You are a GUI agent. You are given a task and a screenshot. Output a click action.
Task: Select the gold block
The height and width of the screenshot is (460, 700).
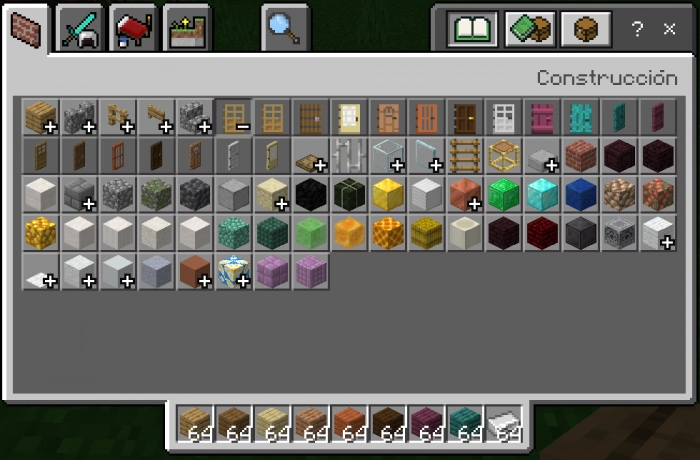point(387,194)
